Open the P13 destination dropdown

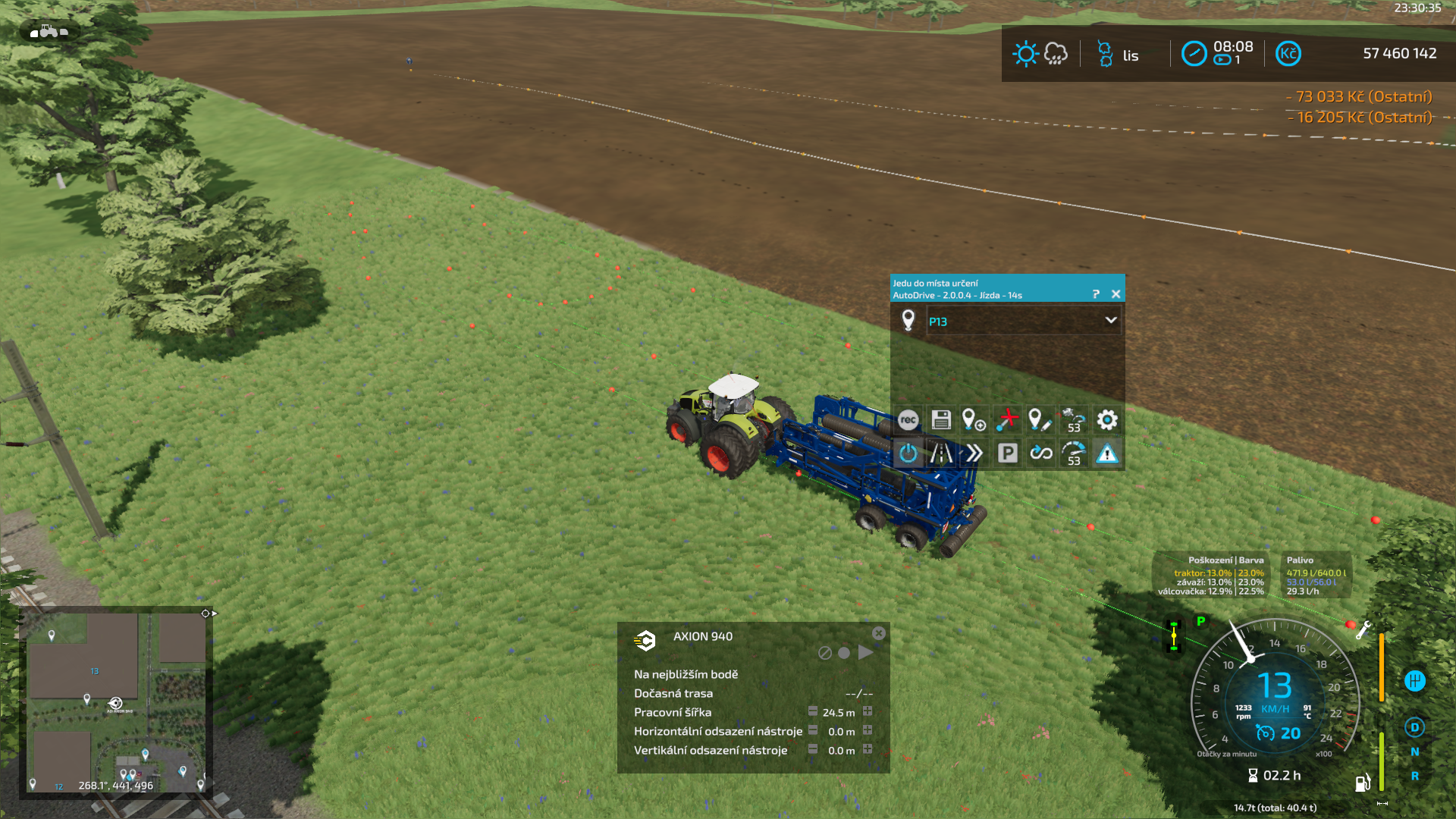1110,321
